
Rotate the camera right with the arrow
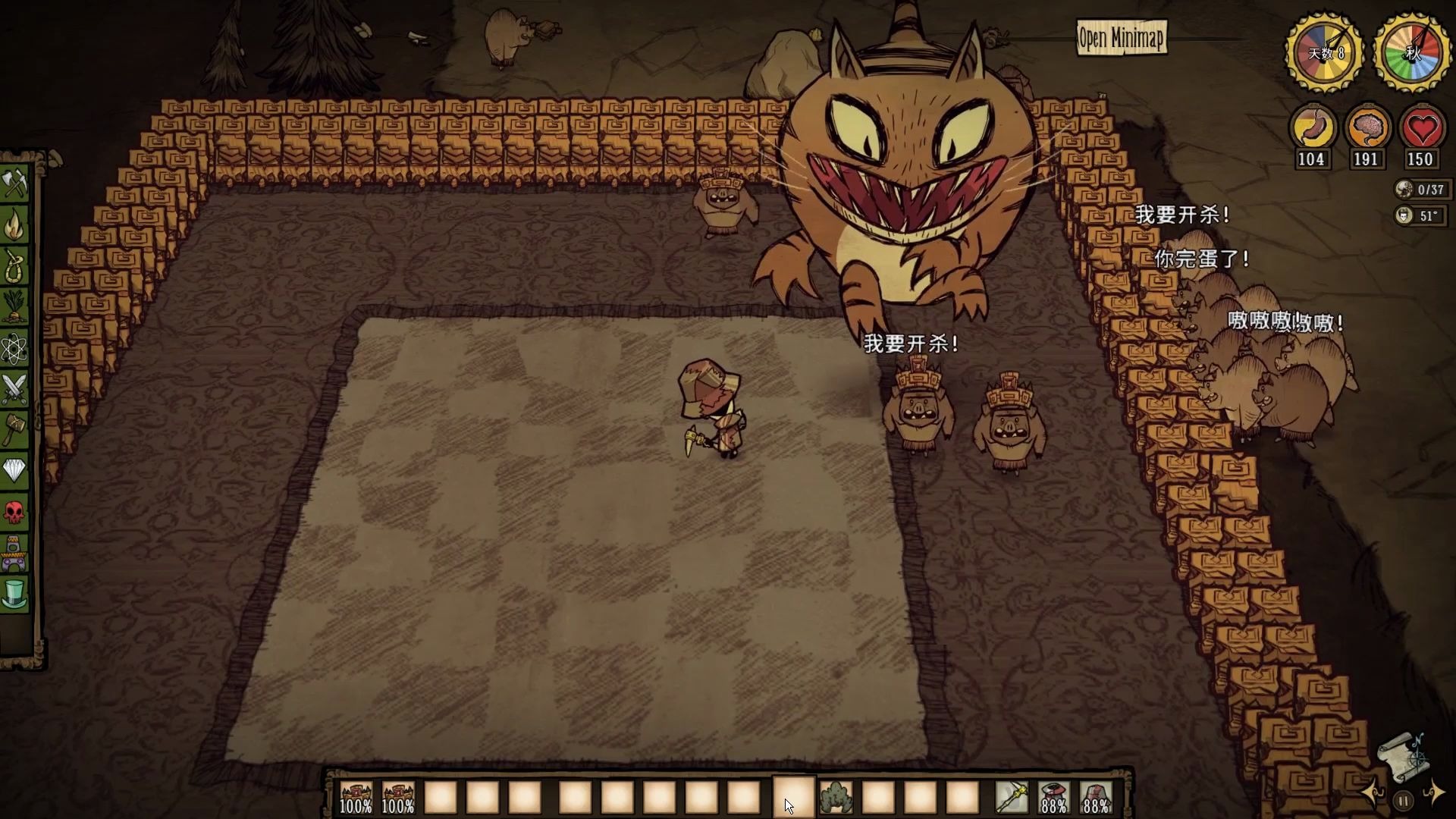(1433, 794)
